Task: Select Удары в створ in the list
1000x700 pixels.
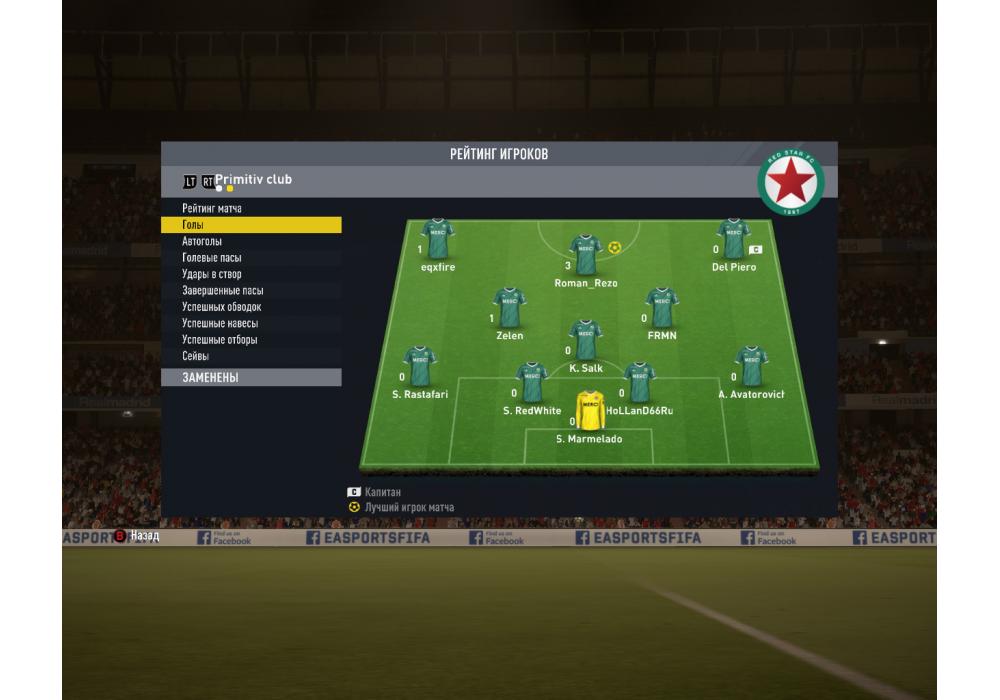Action: (x=212, y=274)
